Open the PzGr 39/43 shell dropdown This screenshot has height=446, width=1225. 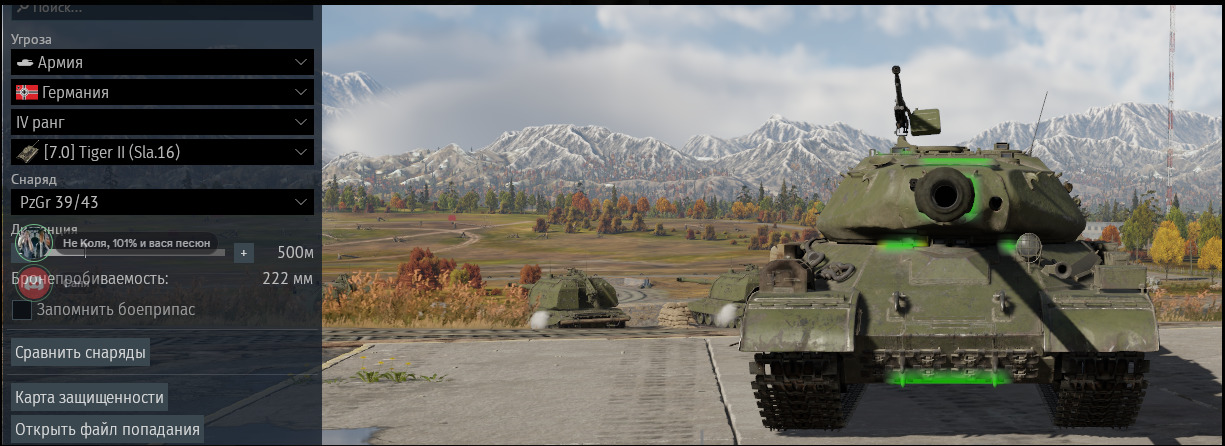(x=162, y=202)
